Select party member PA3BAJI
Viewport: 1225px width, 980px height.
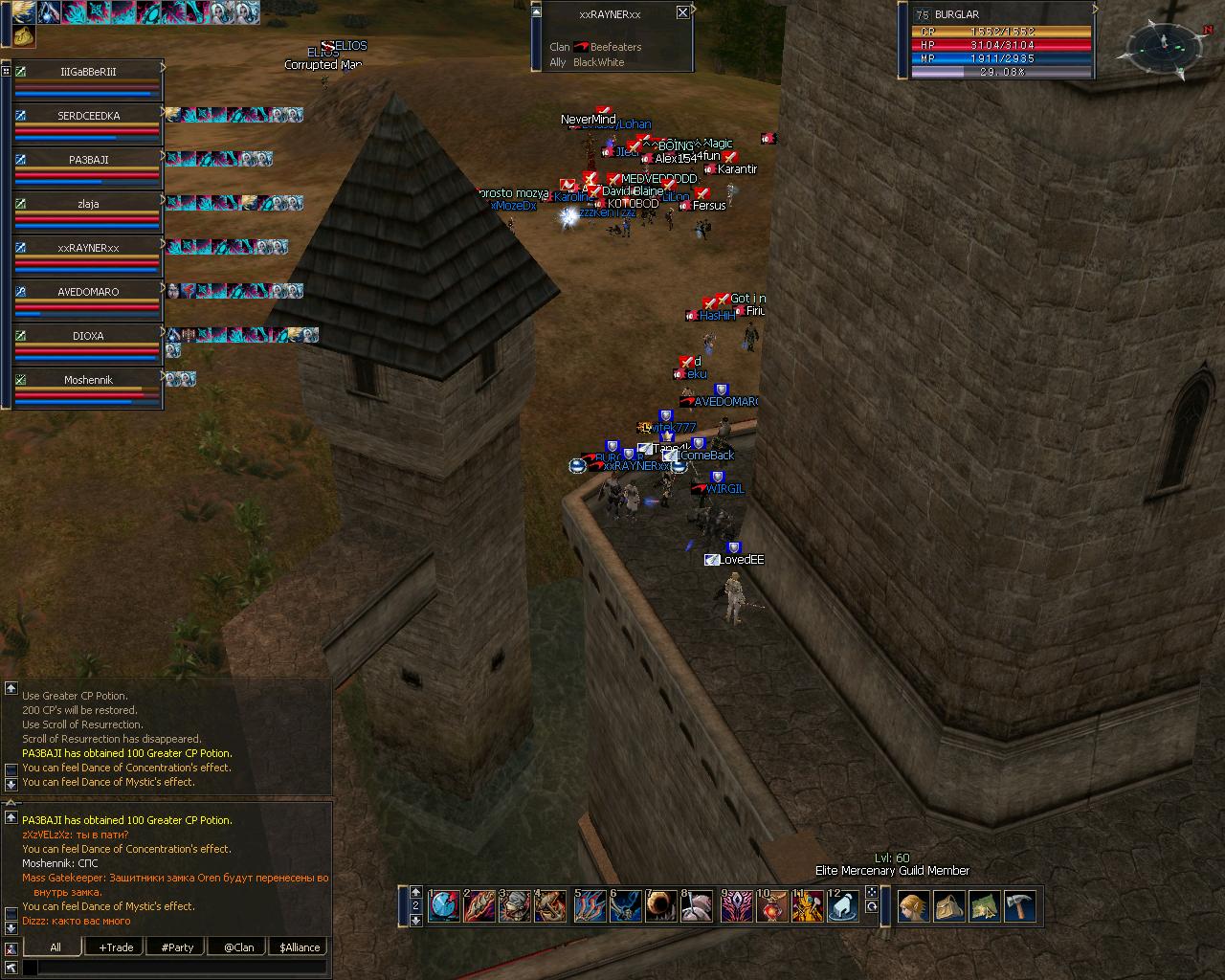88,160
